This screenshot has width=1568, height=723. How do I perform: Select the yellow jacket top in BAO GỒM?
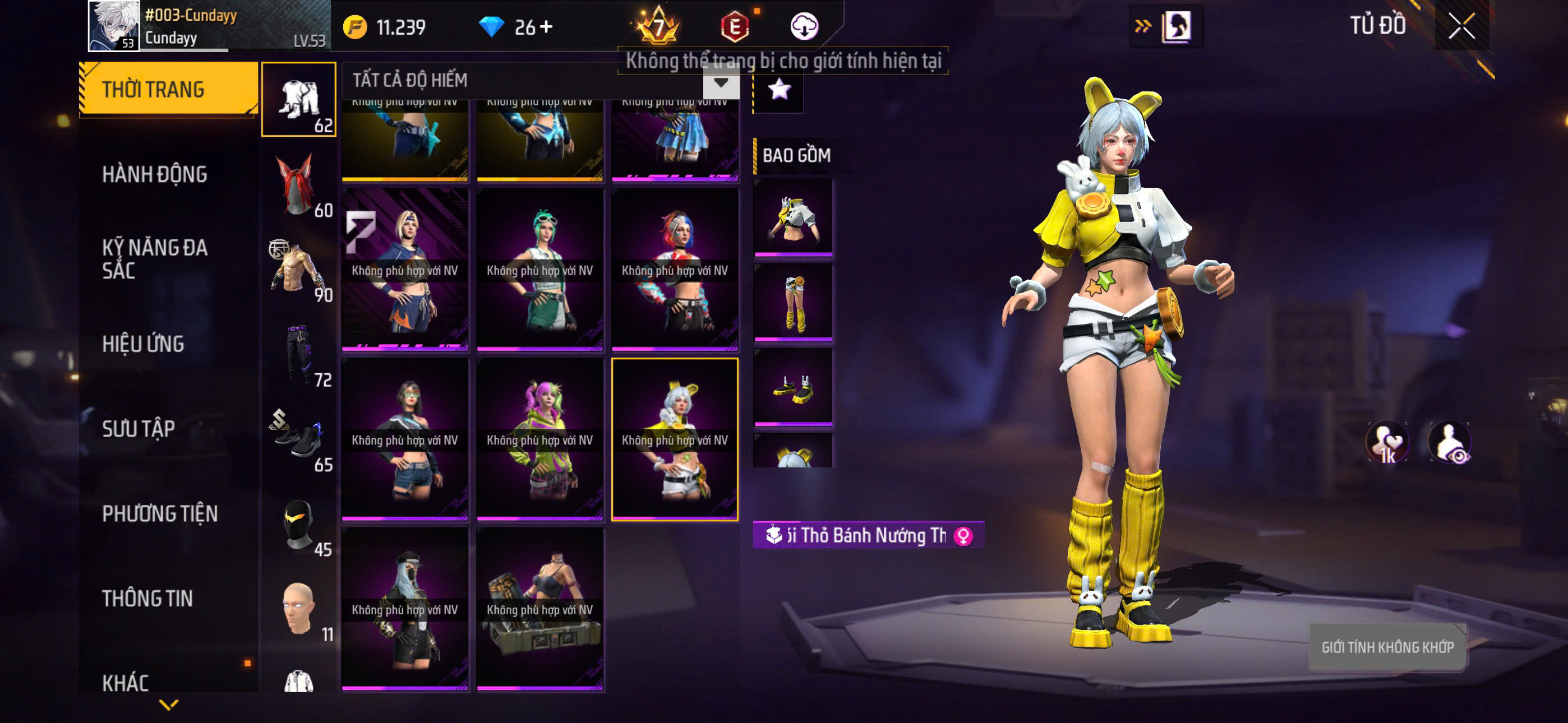pos(792,217)
